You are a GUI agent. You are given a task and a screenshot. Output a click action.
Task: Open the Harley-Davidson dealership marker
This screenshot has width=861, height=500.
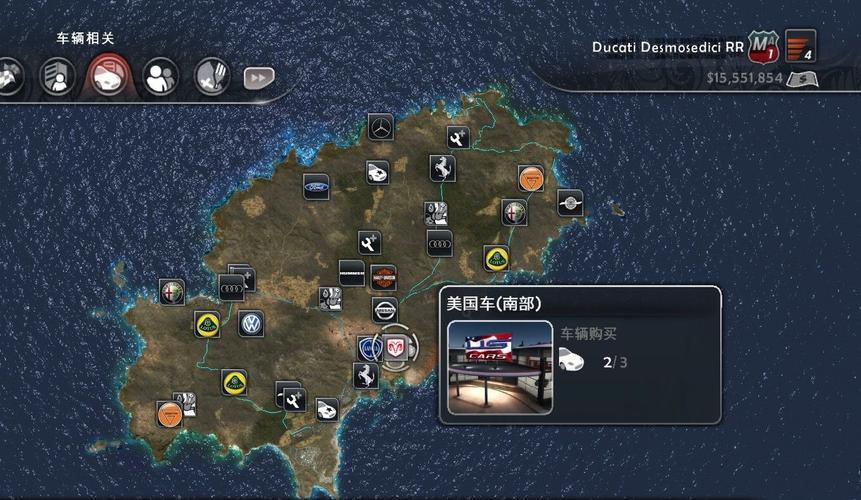point(384,277)
